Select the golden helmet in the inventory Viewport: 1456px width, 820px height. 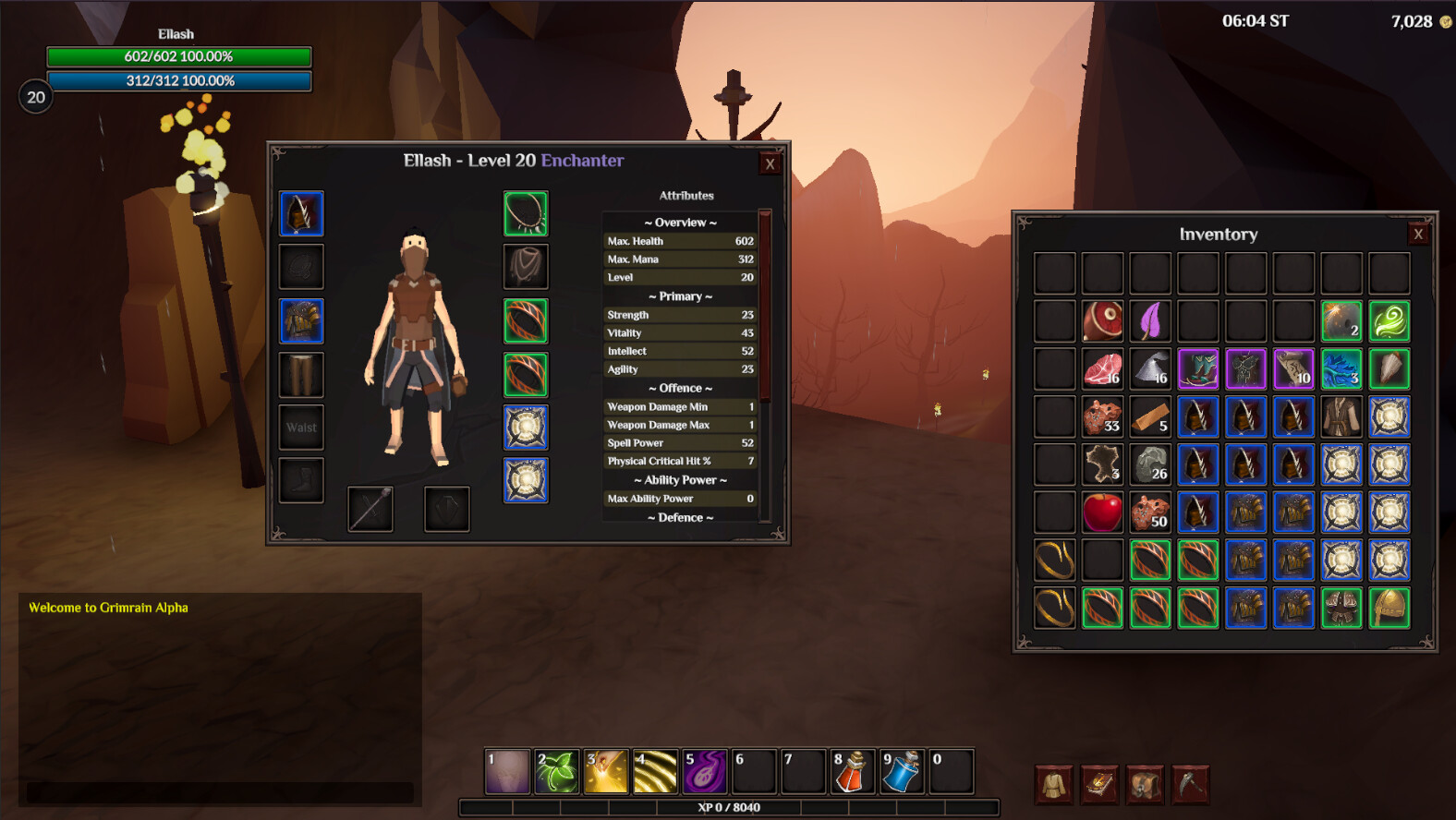(x=1389, y=608)
